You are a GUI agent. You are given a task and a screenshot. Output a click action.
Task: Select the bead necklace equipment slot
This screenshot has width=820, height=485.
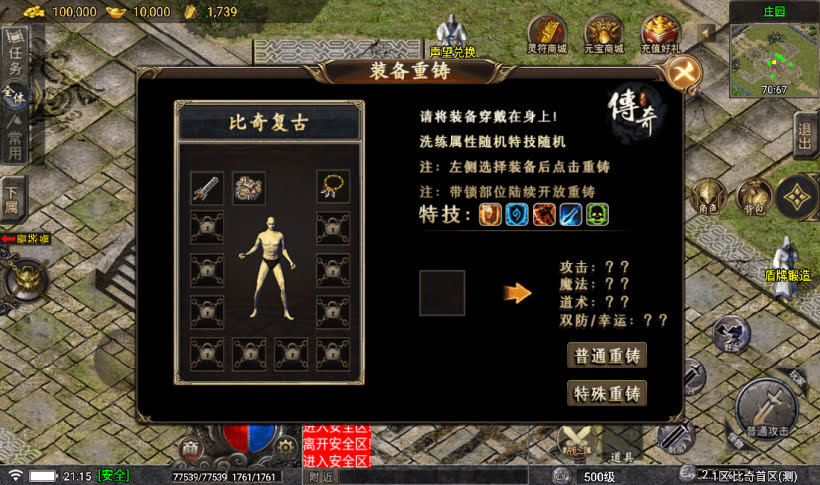333,187
